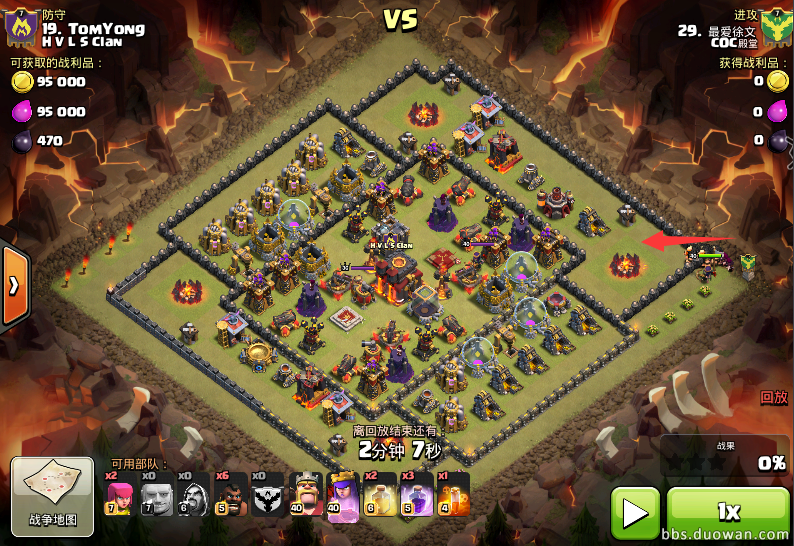Screen dimensions: 794x546
Task: Select the Barbarian King hero
Action: click(306, 494)
